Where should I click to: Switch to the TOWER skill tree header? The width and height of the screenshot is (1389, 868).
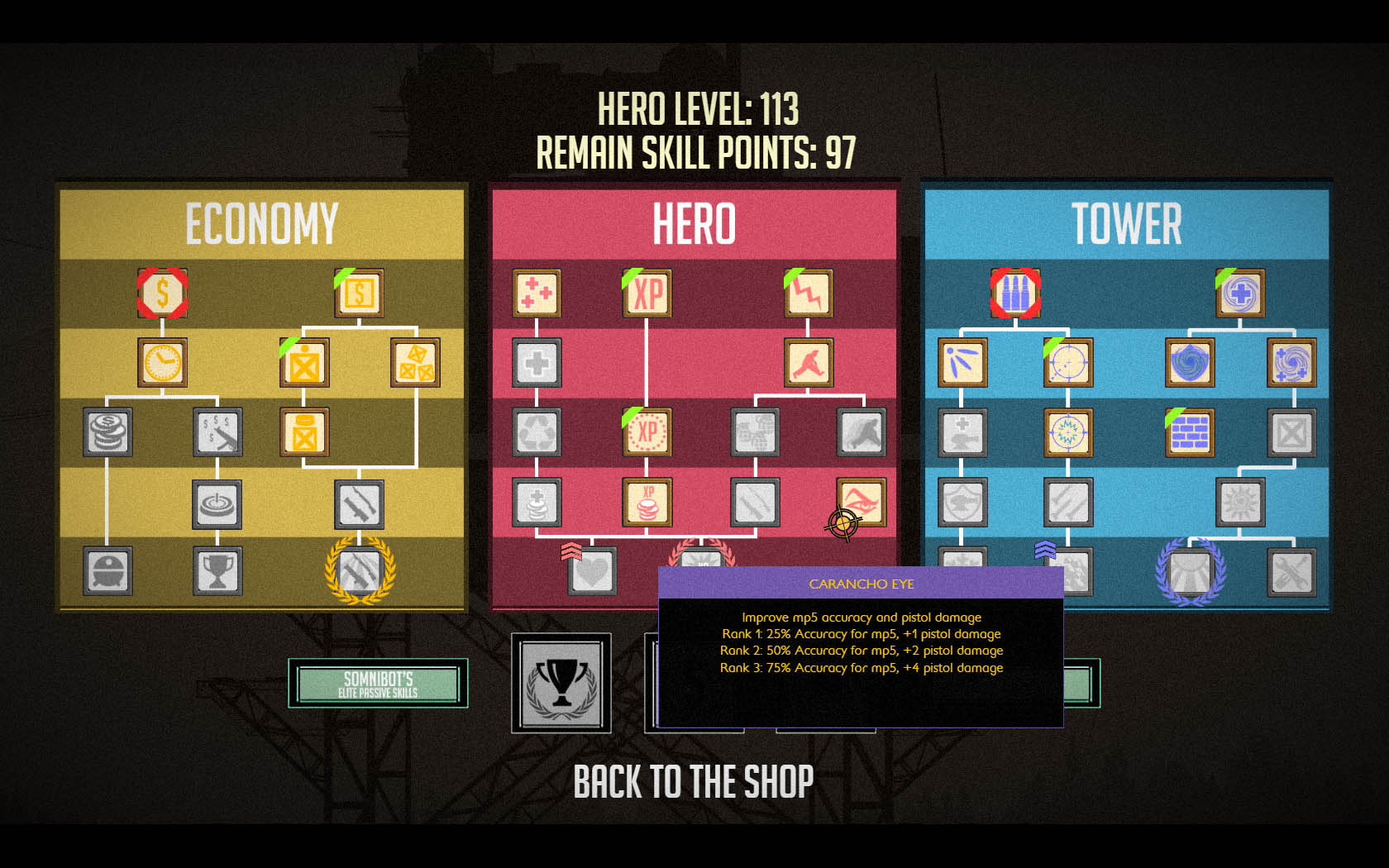[x=1125, y=222]
